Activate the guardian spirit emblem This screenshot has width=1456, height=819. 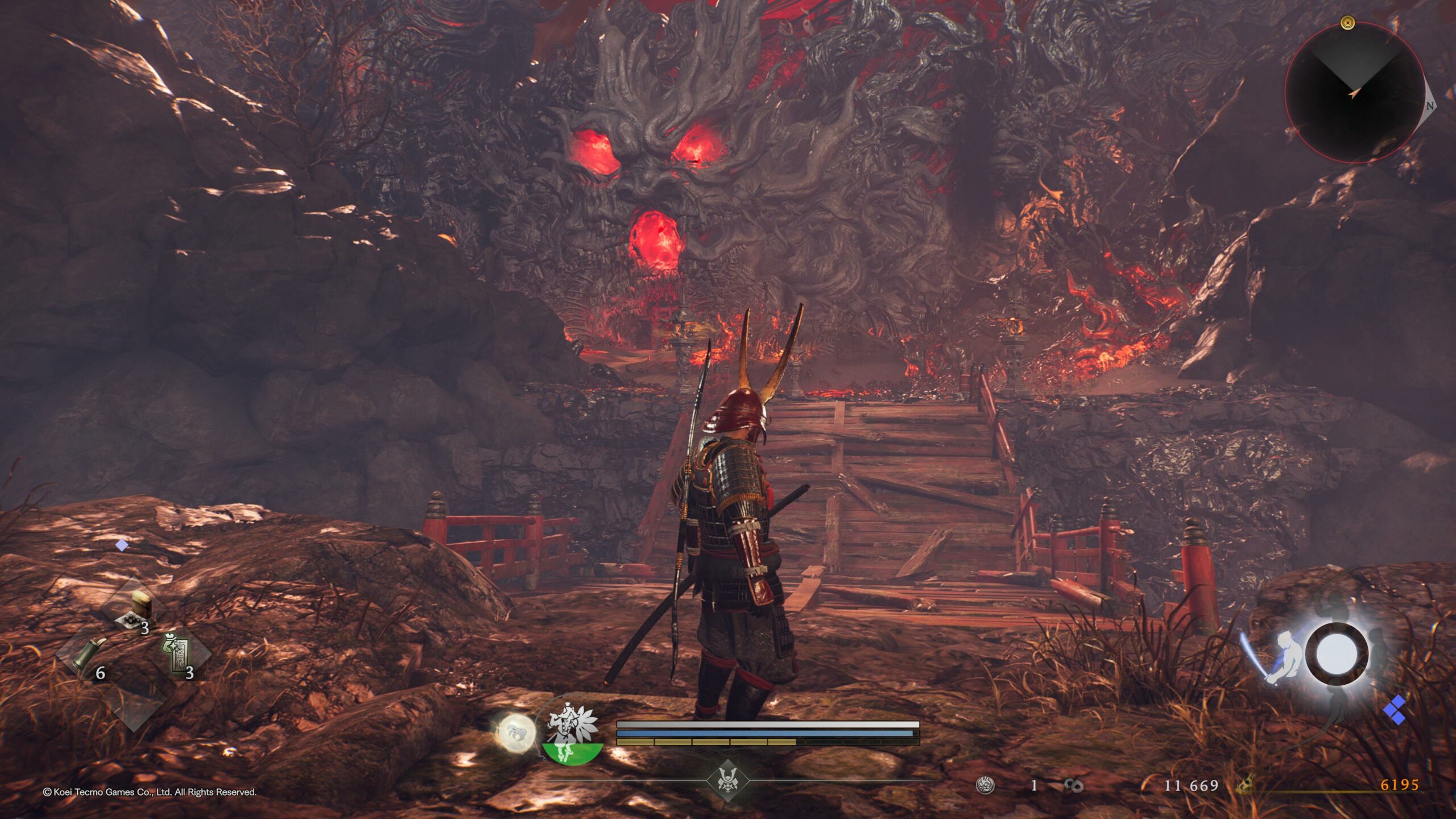(x=572, y=734)
